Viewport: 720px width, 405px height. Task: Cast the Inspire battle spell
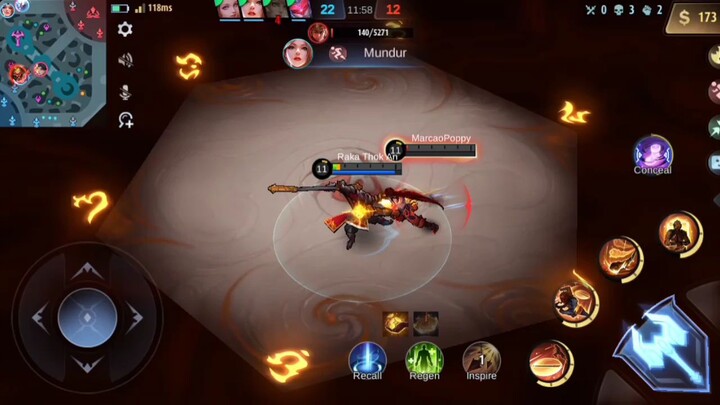tap(481, 359)
